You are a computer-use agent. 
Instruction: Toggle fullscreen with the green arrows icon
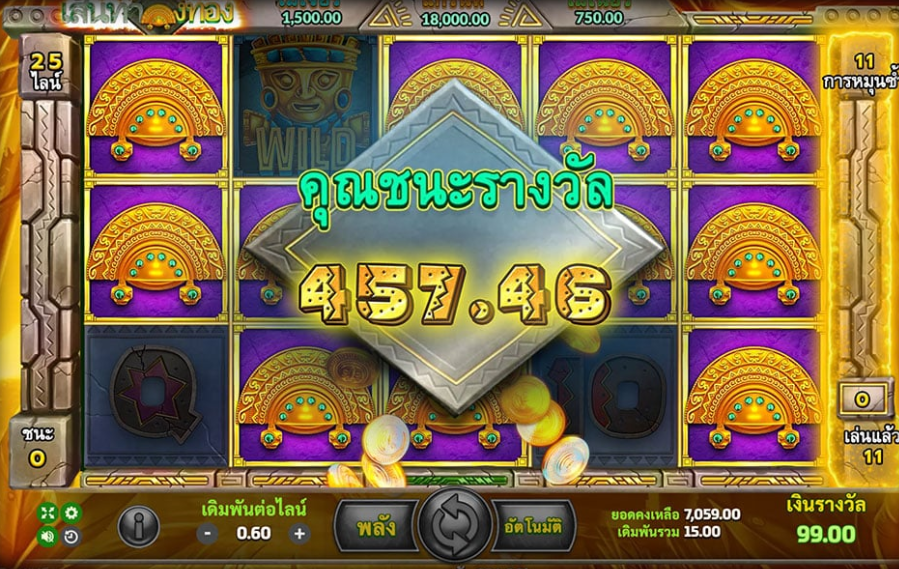tap(48, 513)
